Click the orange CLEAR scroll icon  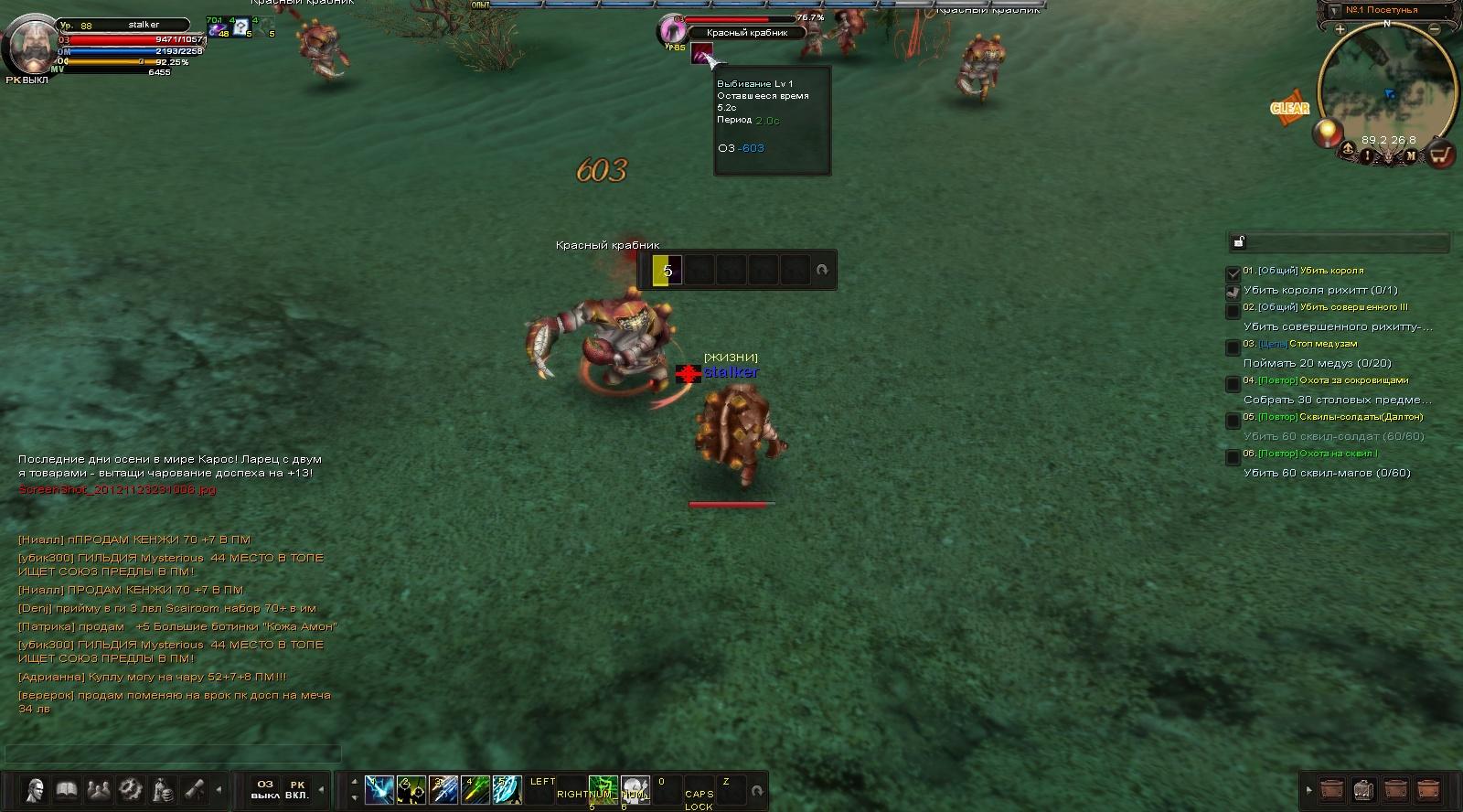coord(1289,108)
